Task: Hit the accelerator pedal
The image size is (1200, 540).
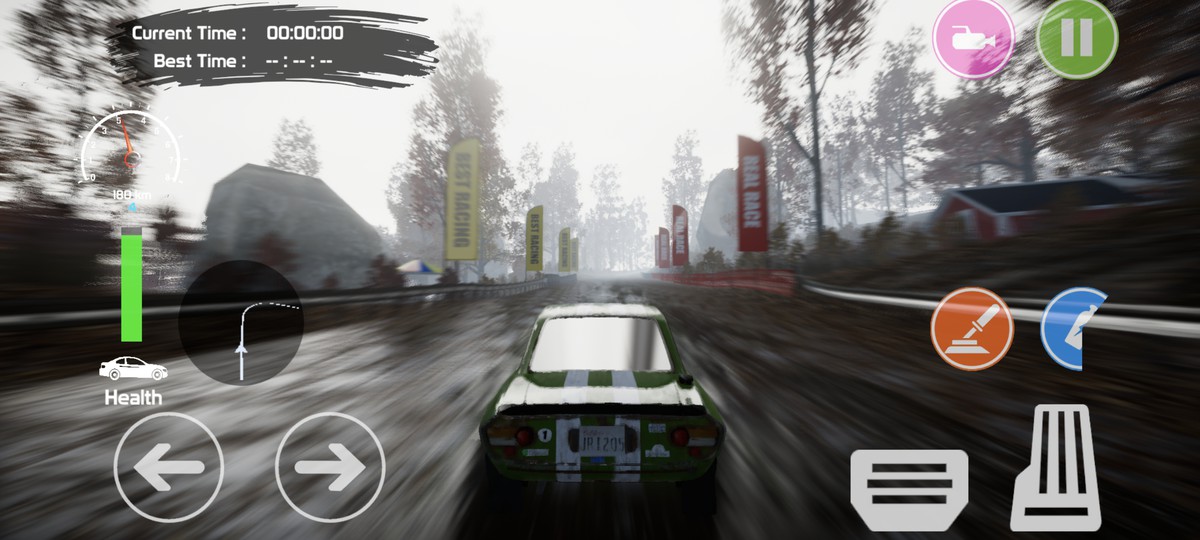Action: click(1056, 467)
